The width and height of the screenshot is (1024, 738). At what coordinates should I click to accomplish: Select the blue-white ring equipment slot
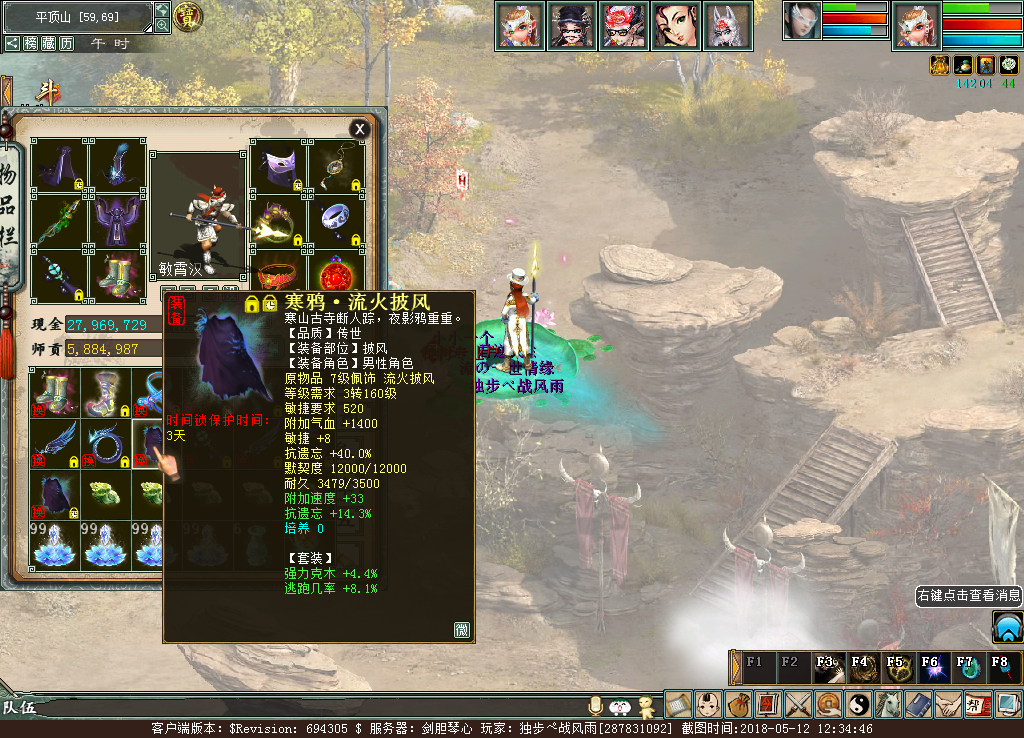pyautogui.click(x=336, y=220)
